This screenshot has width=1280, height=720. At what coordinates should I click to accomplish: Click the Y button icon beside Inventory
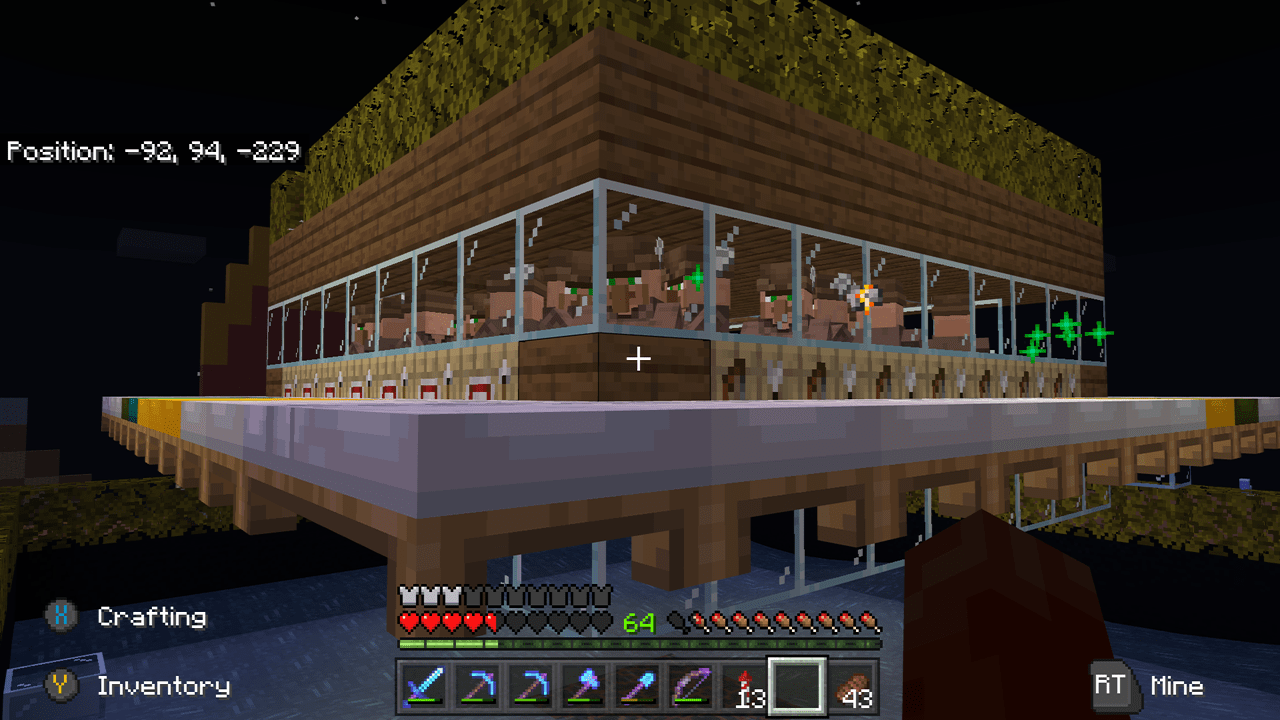63,688
